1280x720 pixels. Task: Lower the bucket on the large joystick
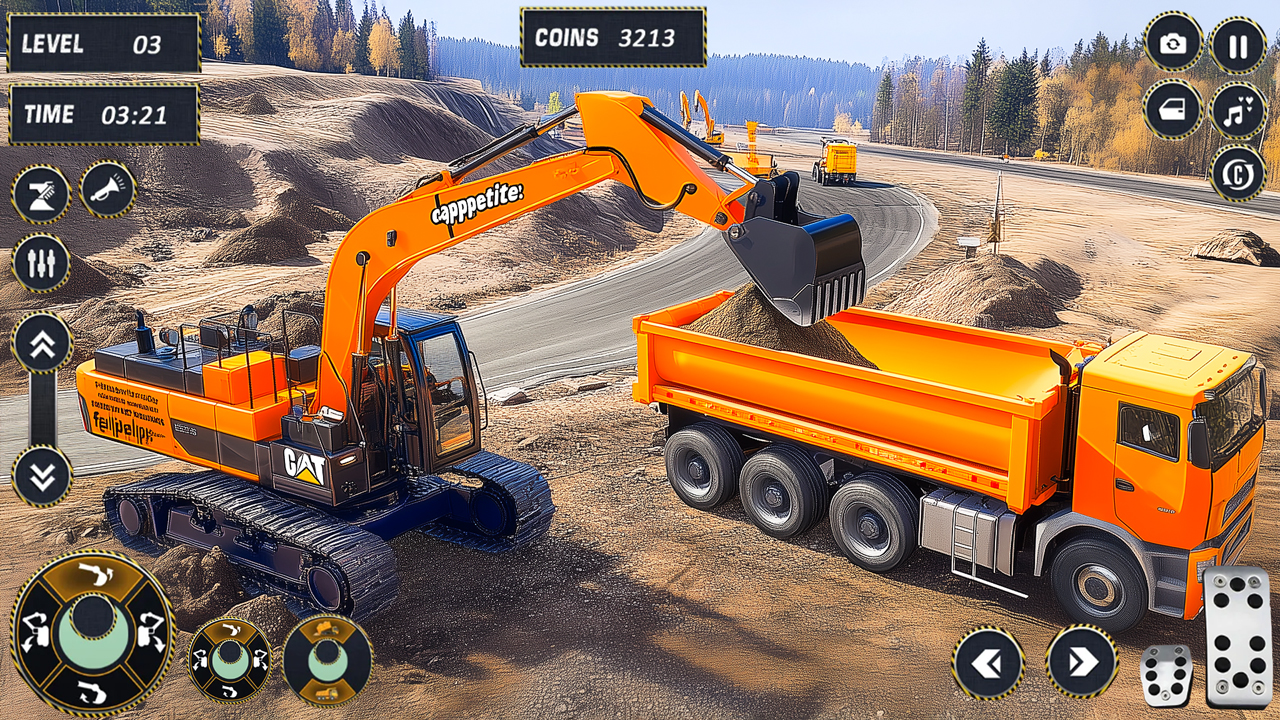(93, 690)
